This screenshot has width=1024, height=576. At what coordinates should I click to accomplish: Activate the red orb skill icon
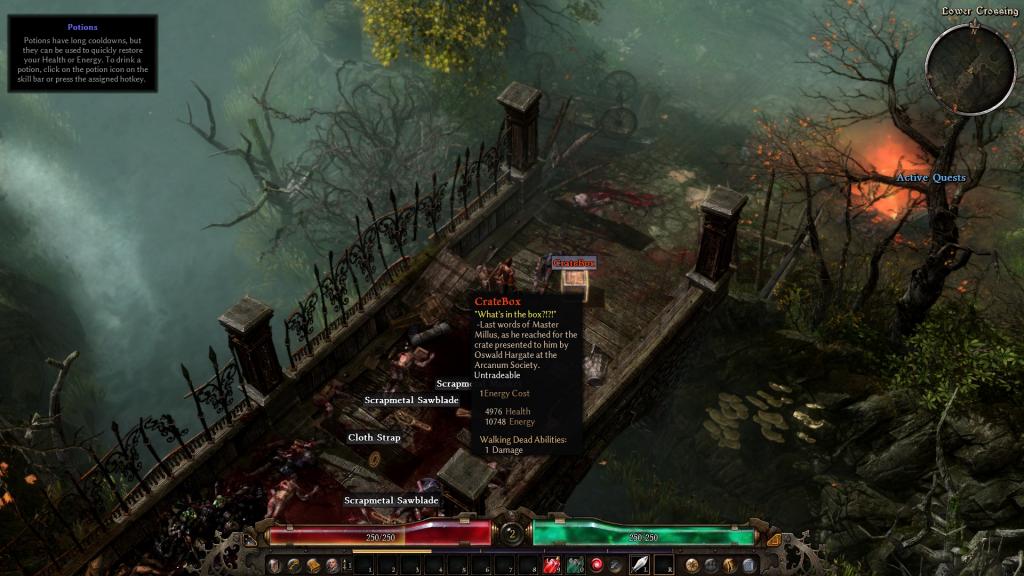coord(597,566)
